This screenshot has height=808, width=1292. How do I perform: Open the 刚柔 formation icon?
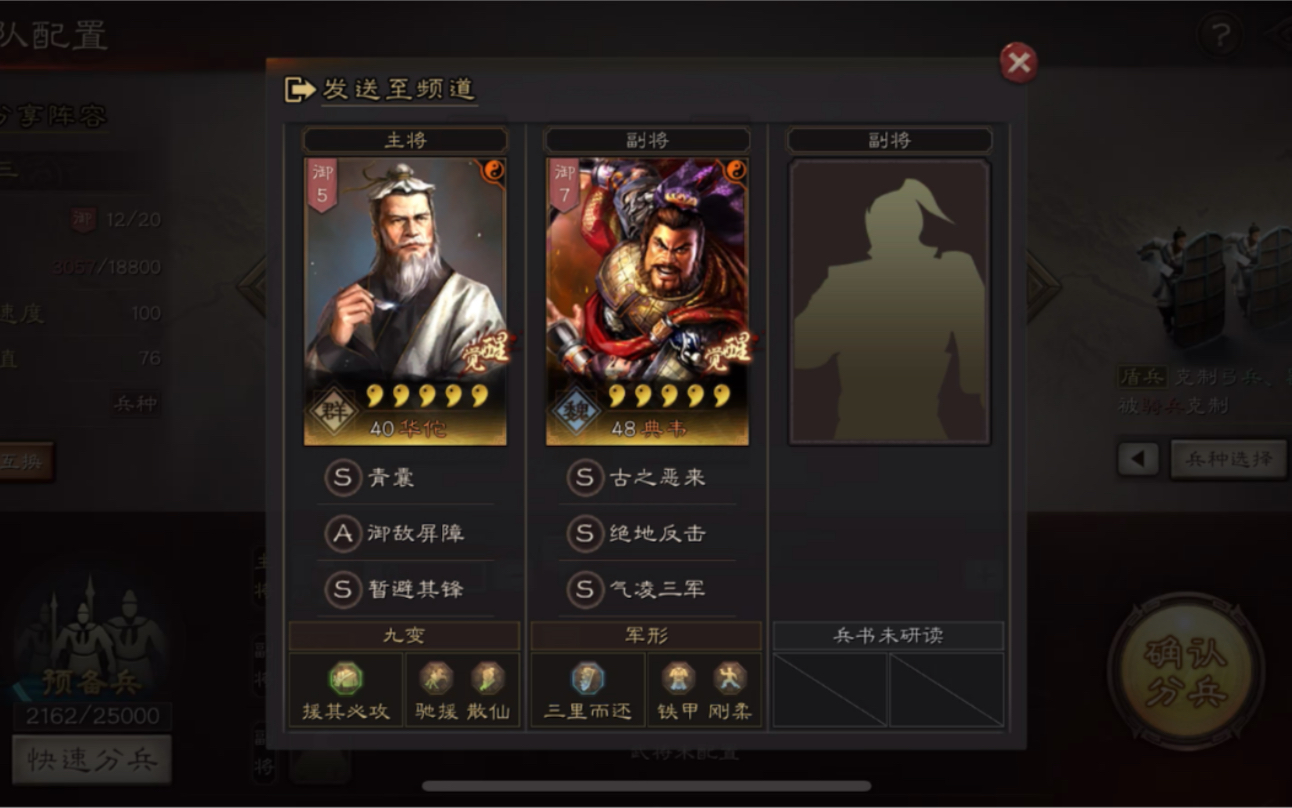(x=731, y=677)
